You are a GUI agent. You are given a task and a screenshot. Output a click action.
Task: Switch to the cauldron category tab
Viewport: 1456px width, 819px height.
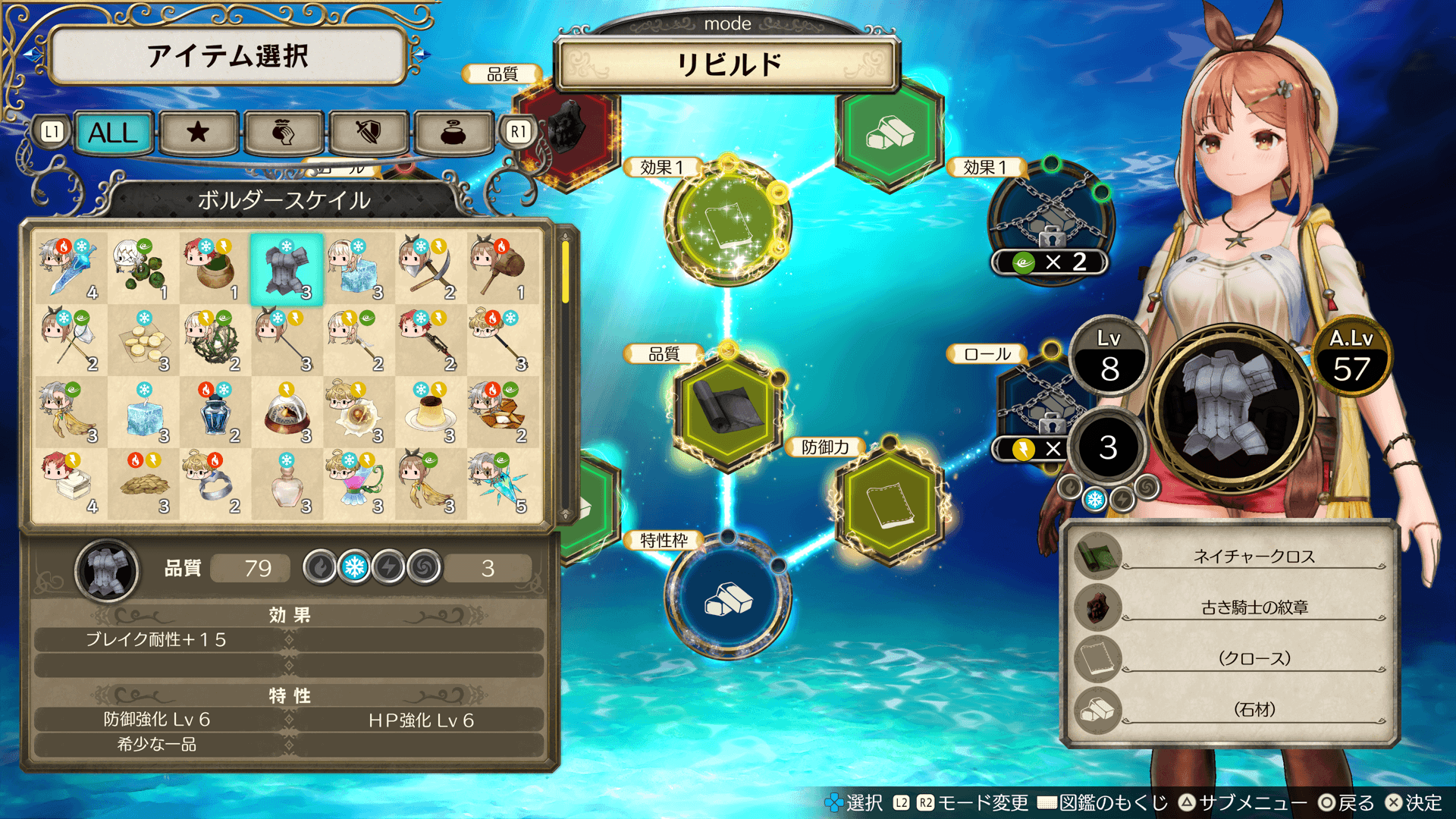point(453,133)
